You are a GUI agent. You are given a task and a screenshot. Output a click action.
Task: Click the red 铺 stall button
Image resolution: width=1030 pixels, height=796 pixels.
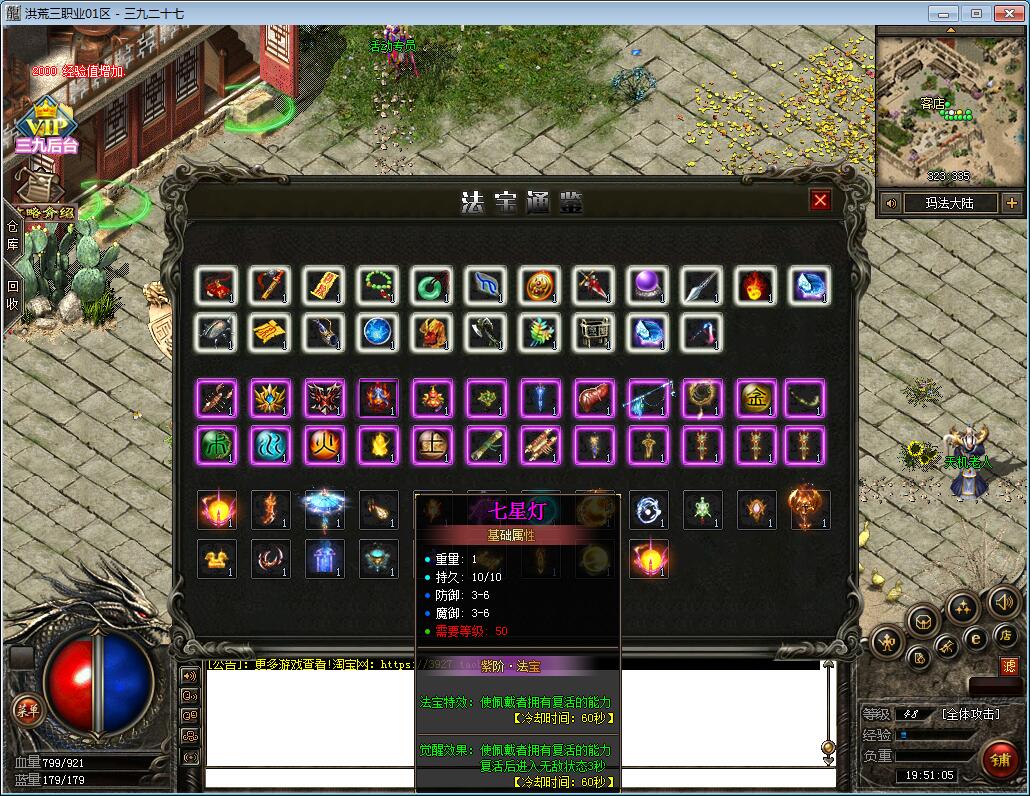pyautogui.click(x=999, y=760)
